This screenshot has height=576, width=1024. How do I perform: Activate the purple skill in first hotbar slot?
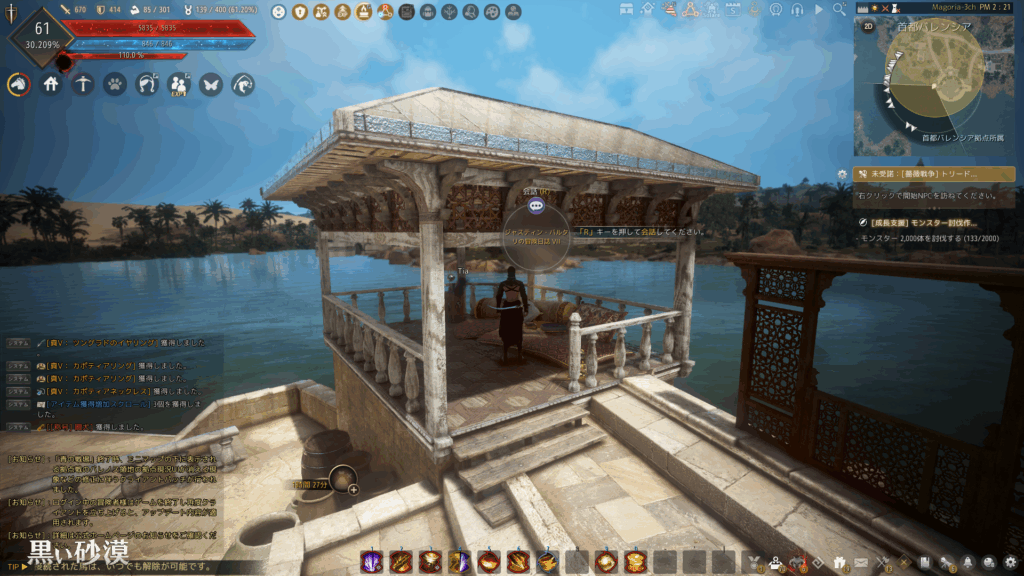tap(370, 562)
